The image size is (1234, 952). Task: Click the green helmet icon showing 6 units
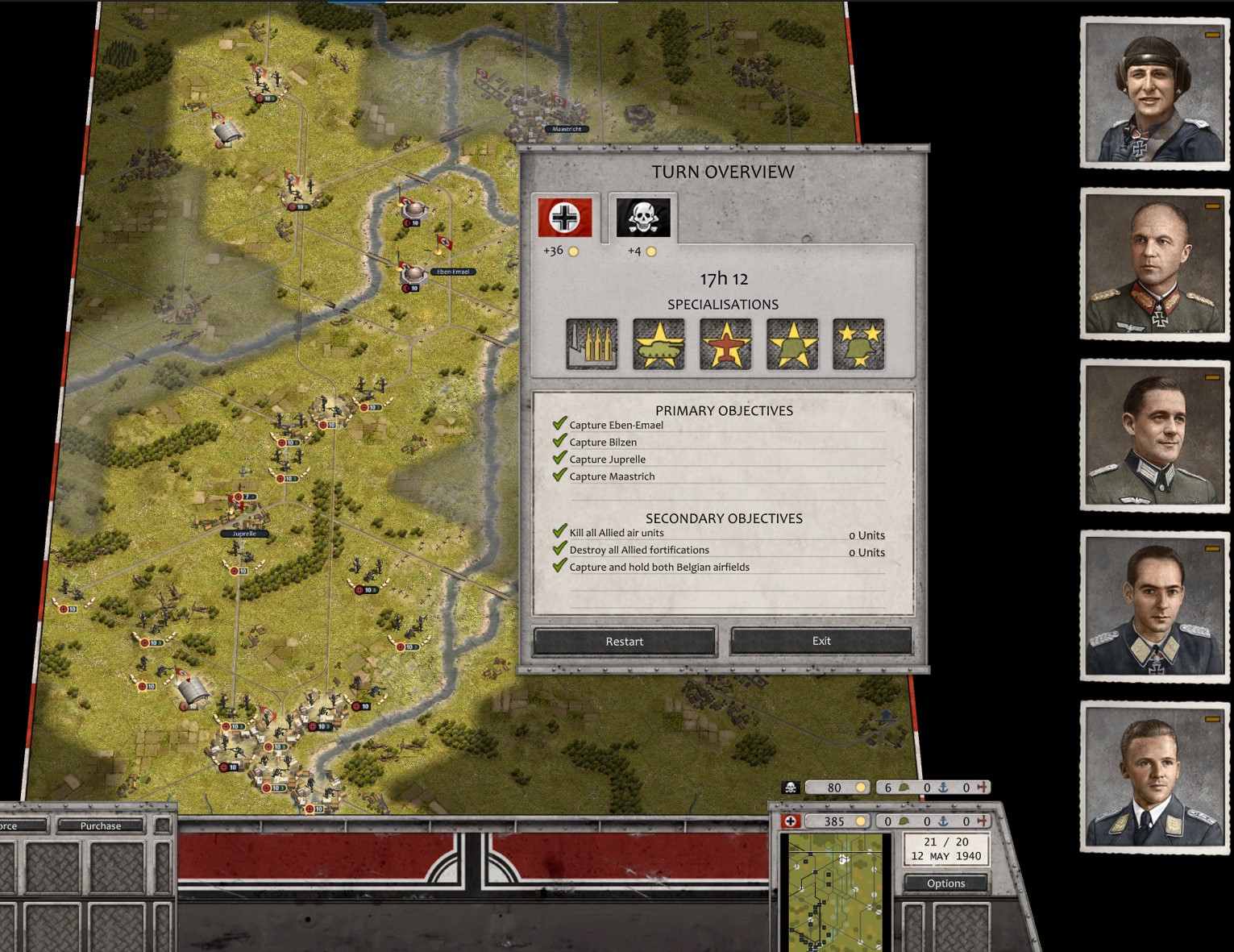tap(904, 788)
